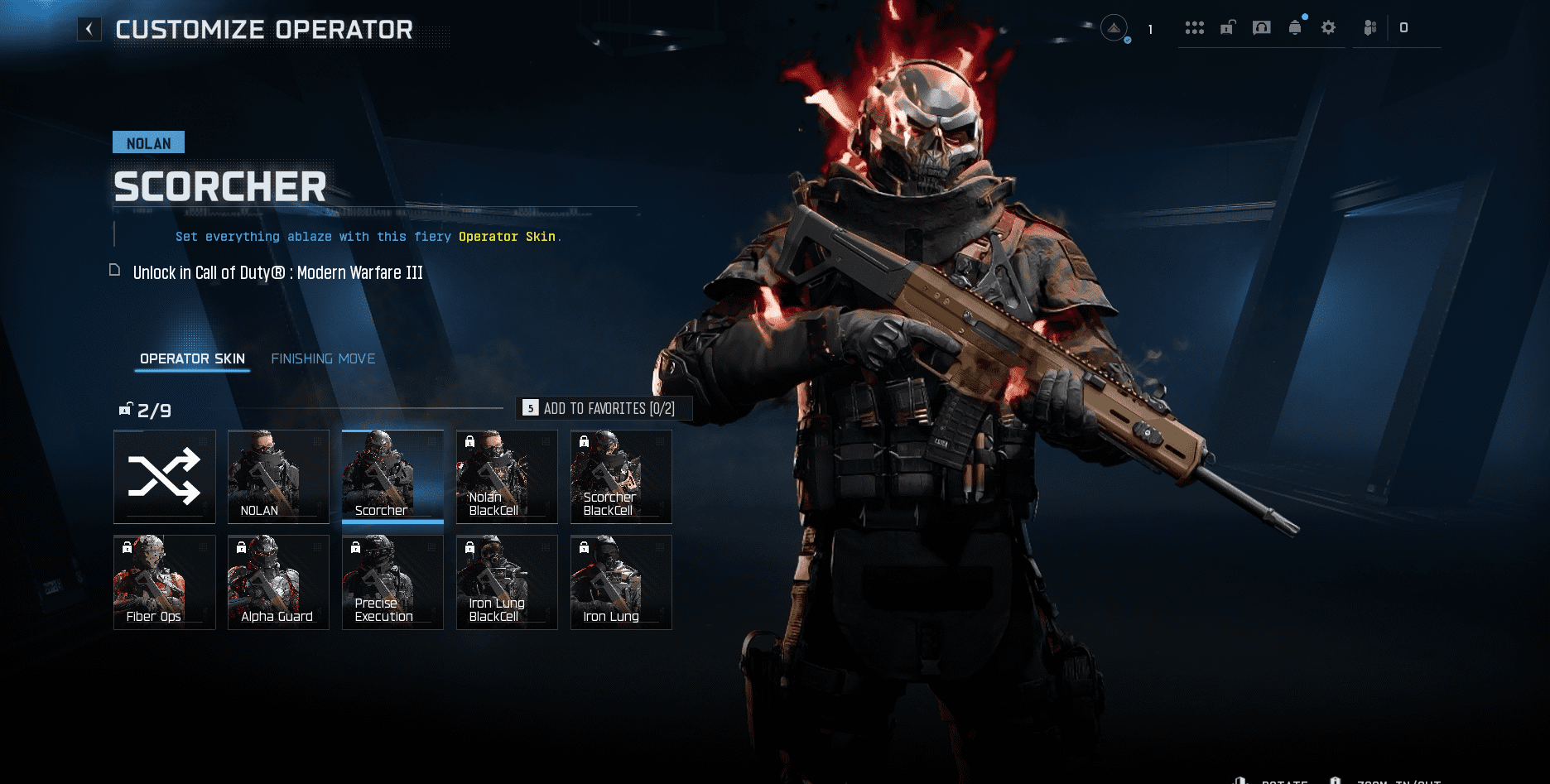The height and width of the screenshot is (784, 1550).
Task: Select the plain Iron Lung skin
Action: point(621,582)
